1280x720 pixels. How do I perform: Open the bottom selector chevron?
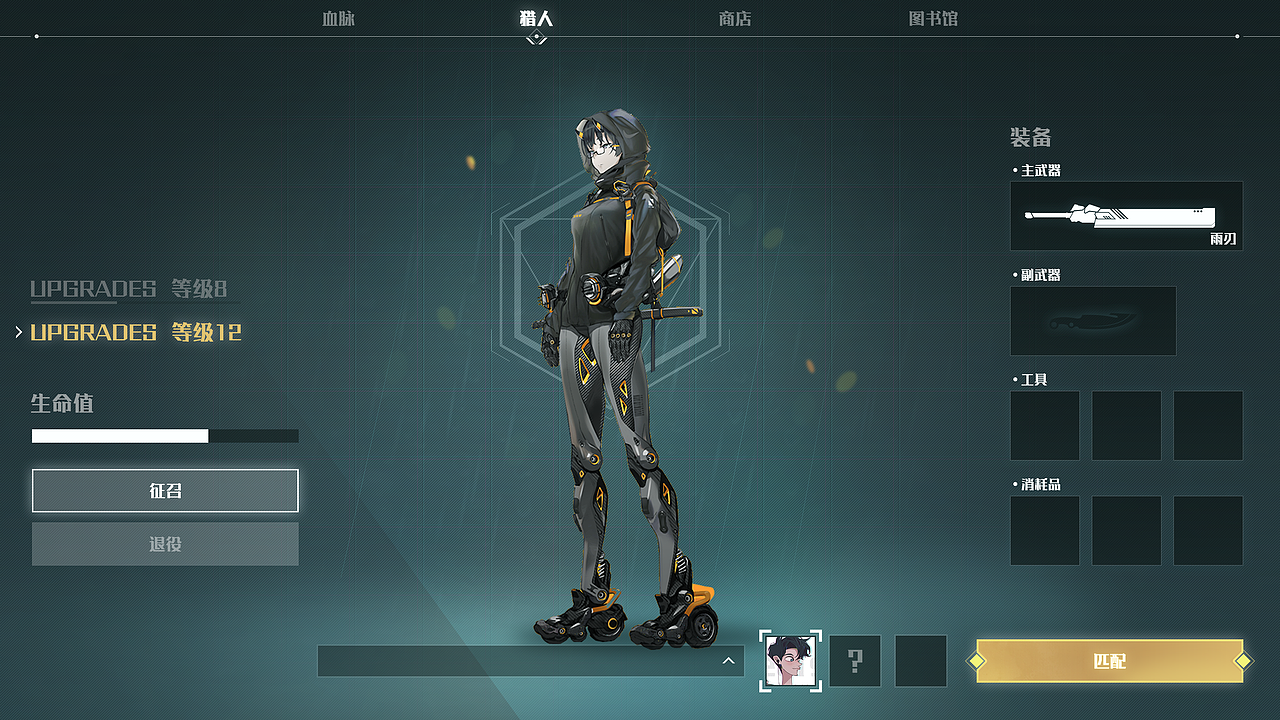point(730,660)
